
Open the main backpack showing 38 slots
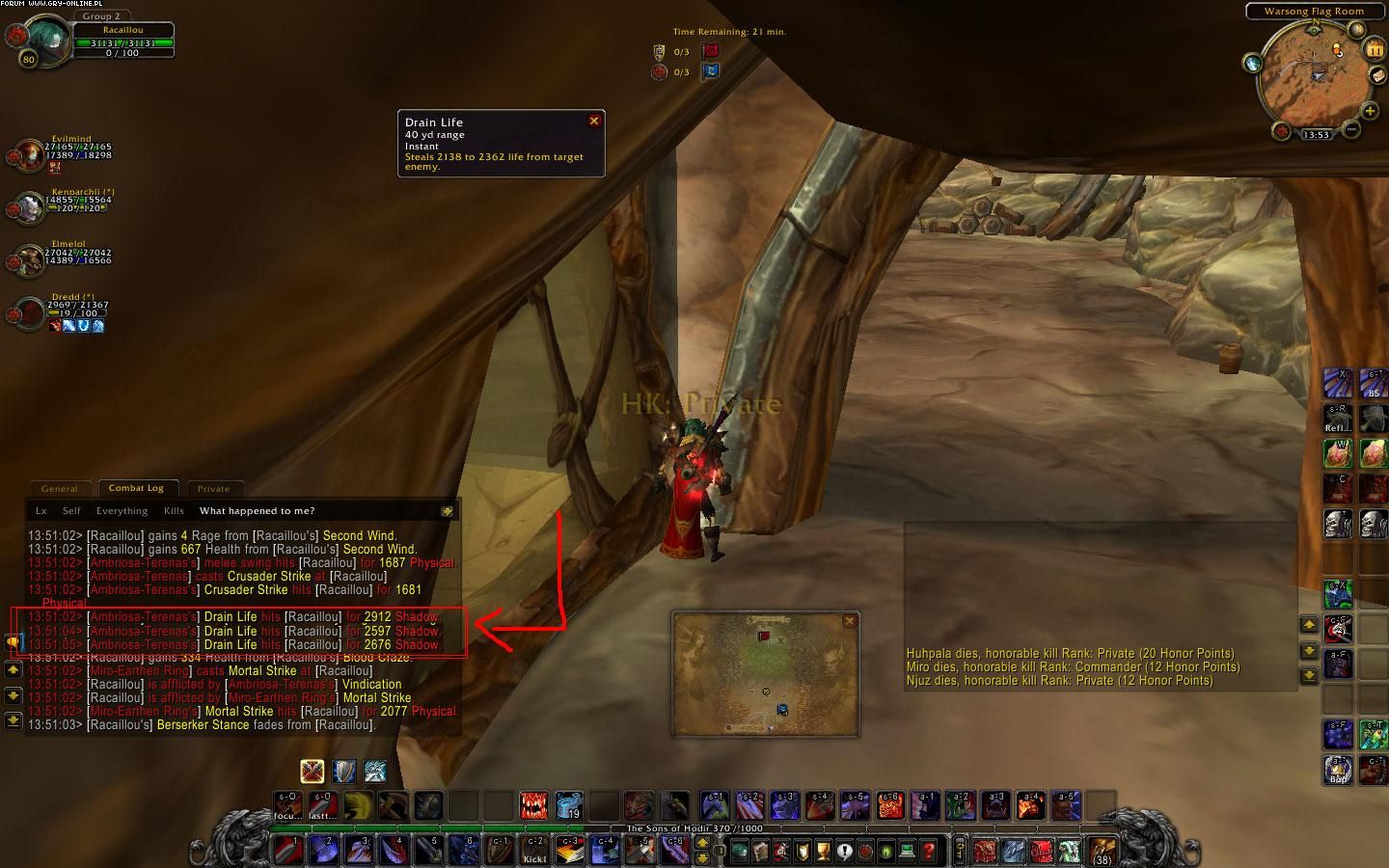pos(1101,849)
